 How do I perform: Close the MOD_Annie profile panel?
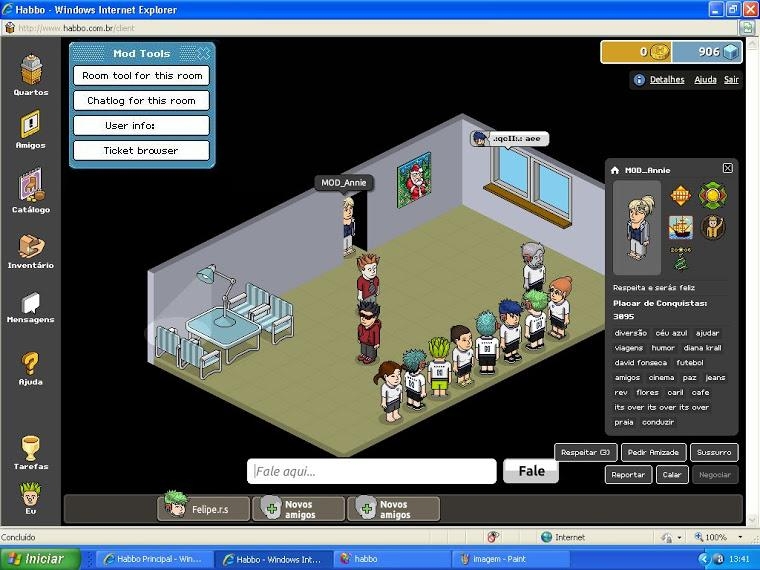click(728, 169)
